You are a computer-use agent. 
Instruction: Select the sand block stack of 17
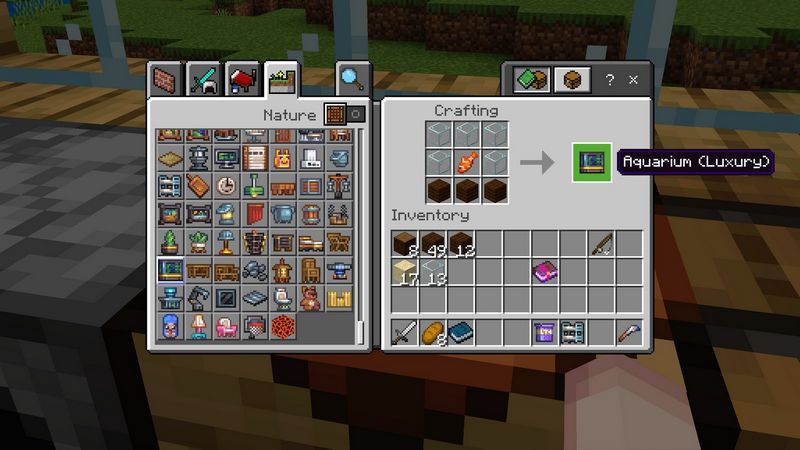pos(404,271)
